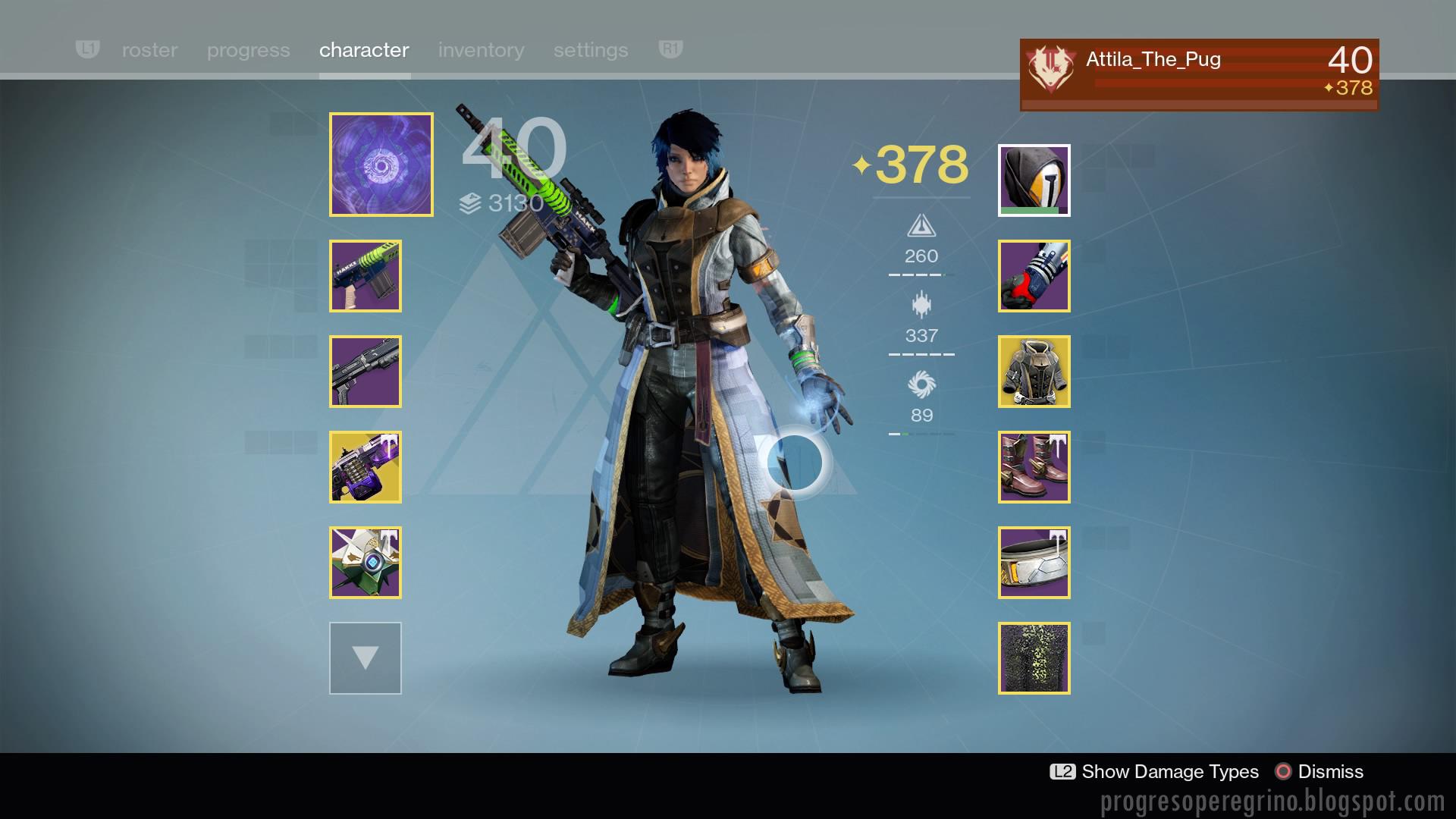This screenshot has height=819, width=1456.
Task: Open the green speckled shader slot
Action: (x=1034, y=658)
